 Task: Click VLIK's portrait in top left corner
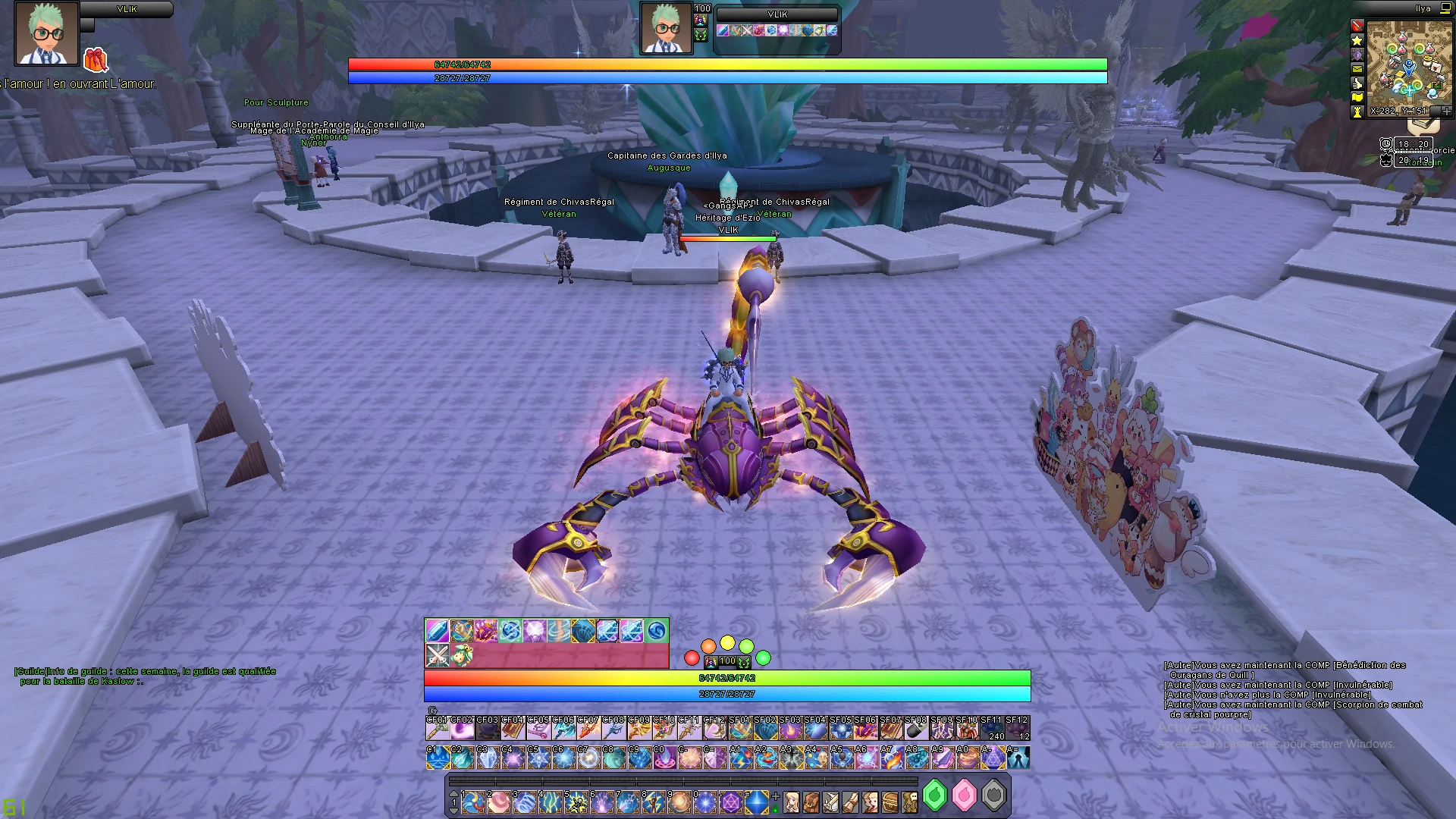pos(45,34)
